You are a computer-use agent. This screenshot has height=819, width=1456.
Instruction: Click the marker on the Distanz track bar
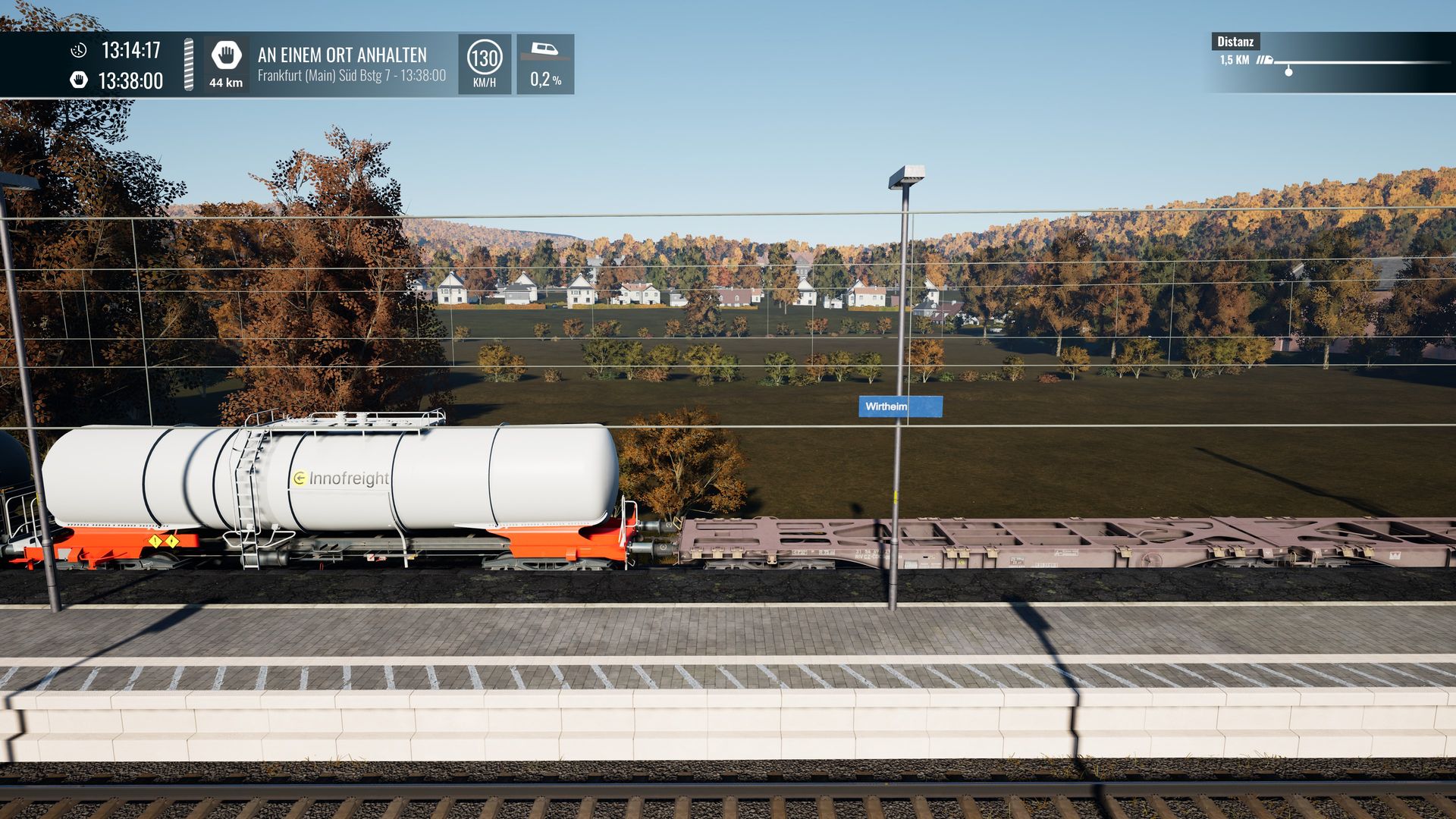click(x=1288, y=71)
